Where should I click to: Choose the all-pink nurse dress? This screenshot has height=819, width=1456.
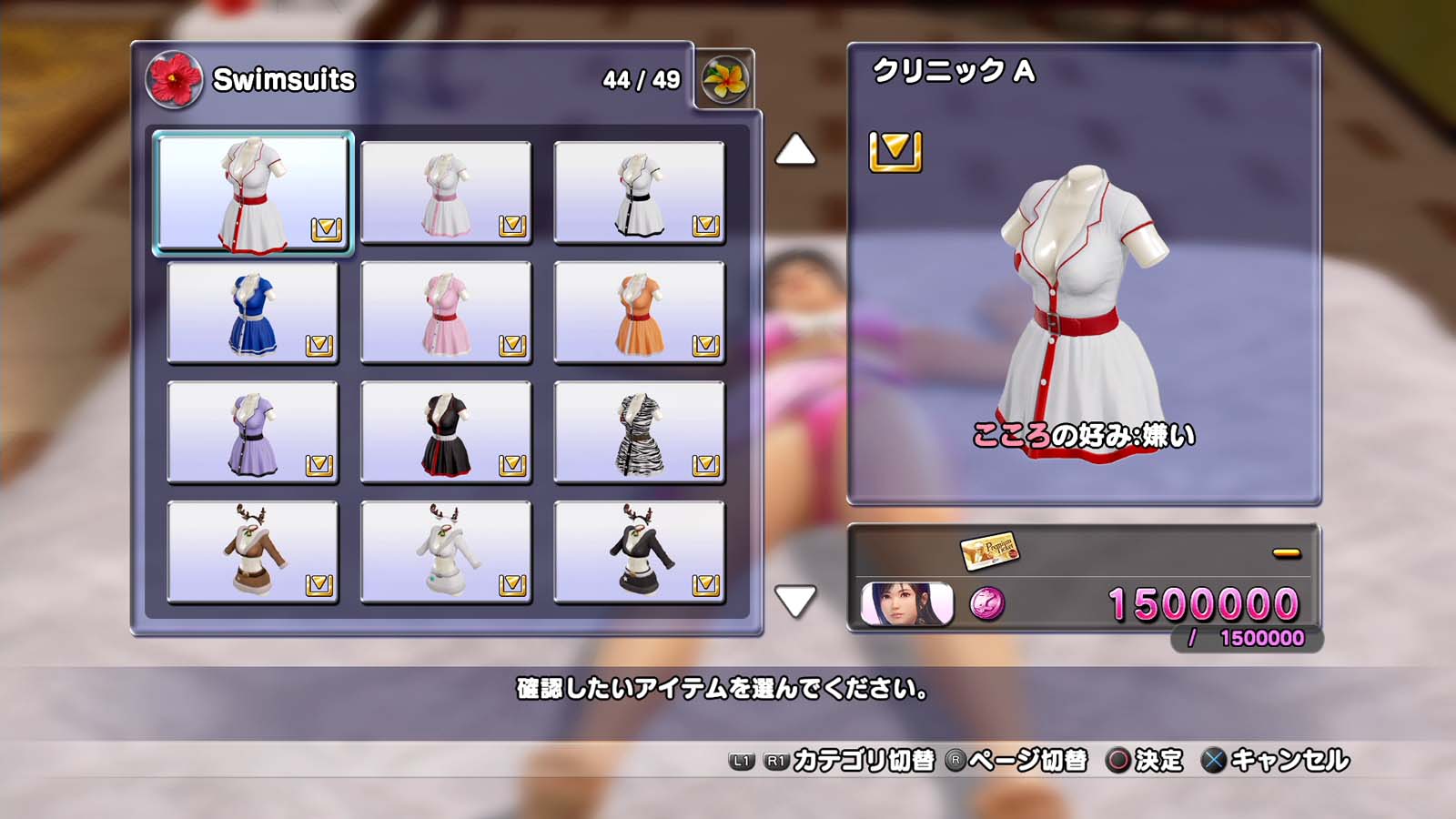(x=446, y=313)
